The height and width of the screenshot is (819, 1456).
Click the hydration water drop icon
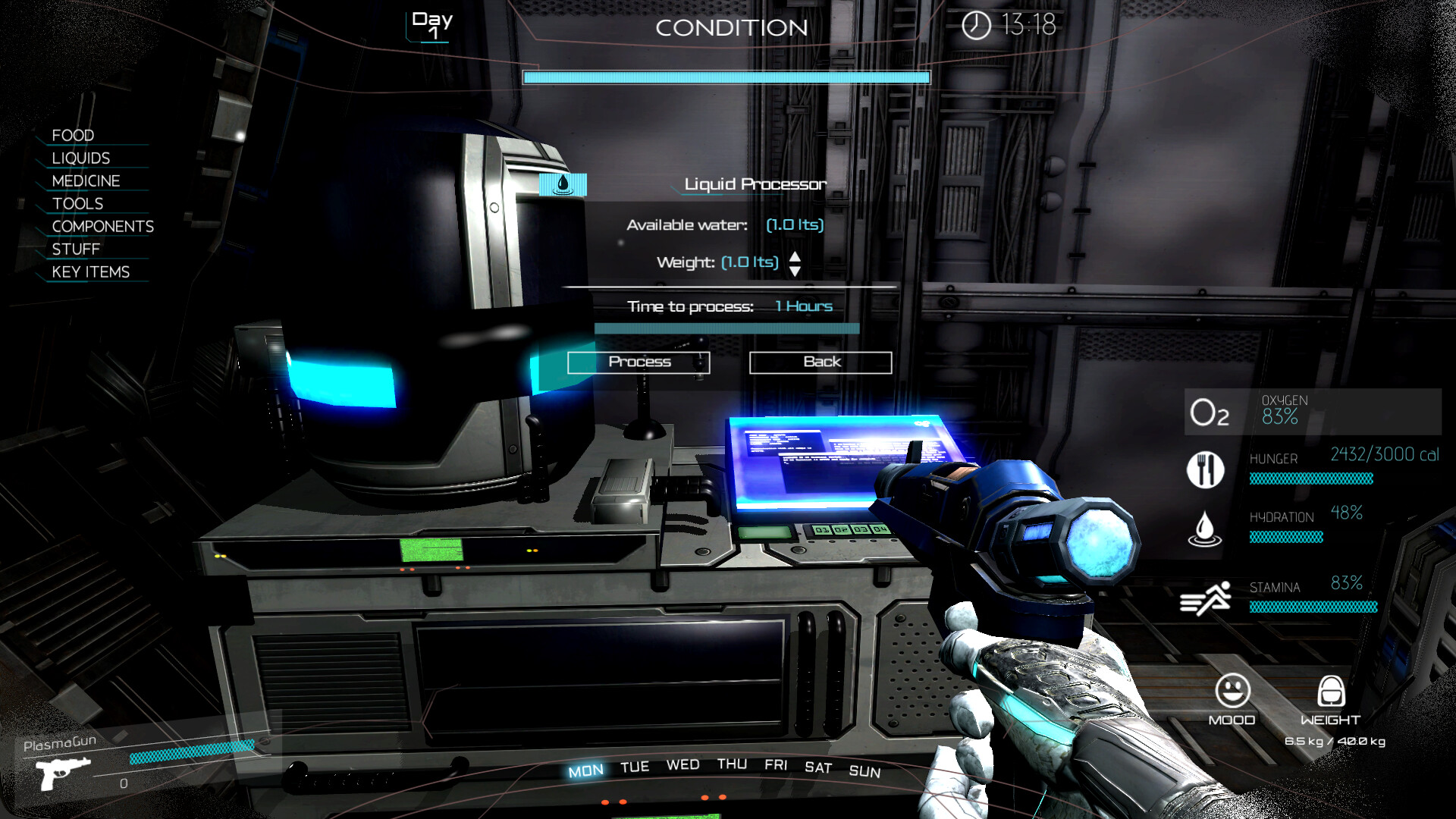[x=1205, y=529]
